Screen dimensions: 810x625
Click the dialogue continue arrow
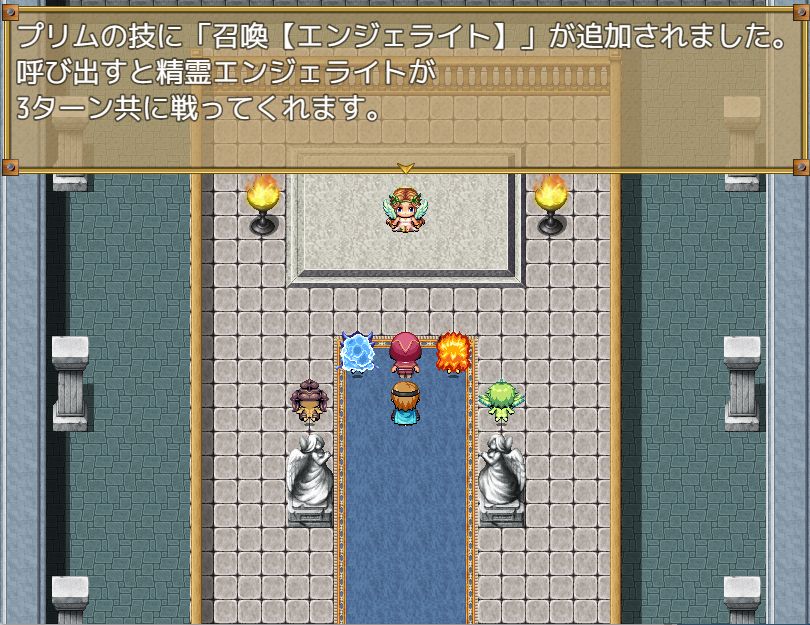click(405, 167)
